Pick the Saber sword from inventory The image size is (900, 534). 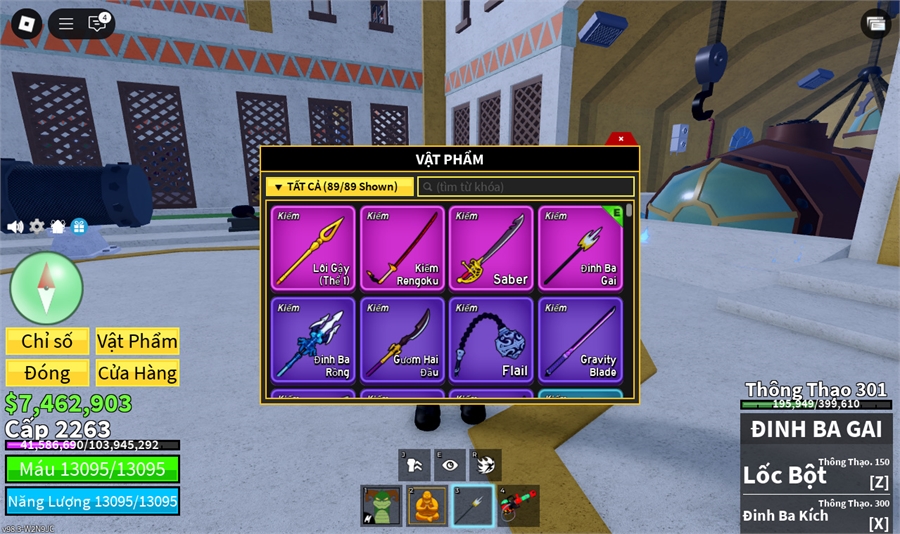click(491, 248)
